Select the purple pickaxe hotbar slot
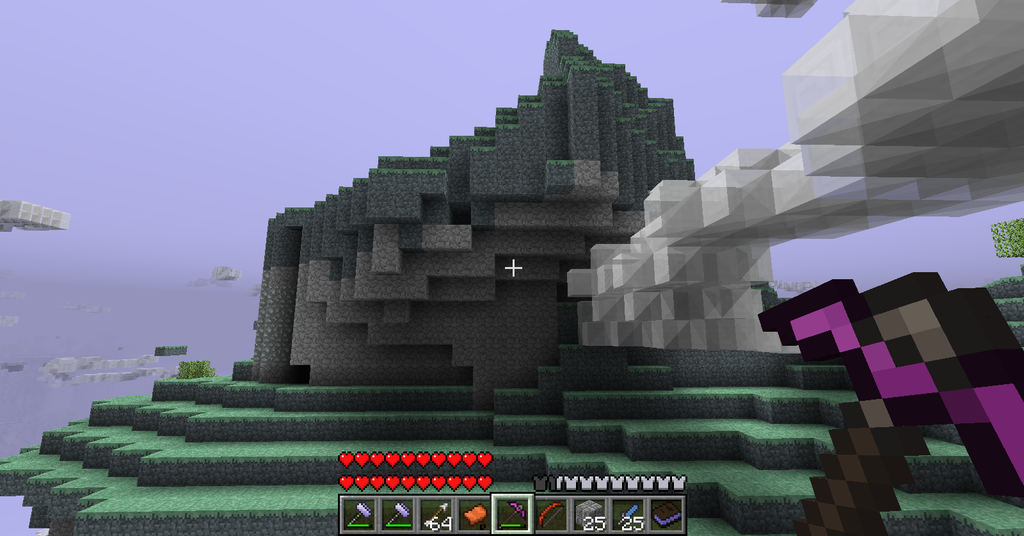1024x536 pixels. point(512,515)
